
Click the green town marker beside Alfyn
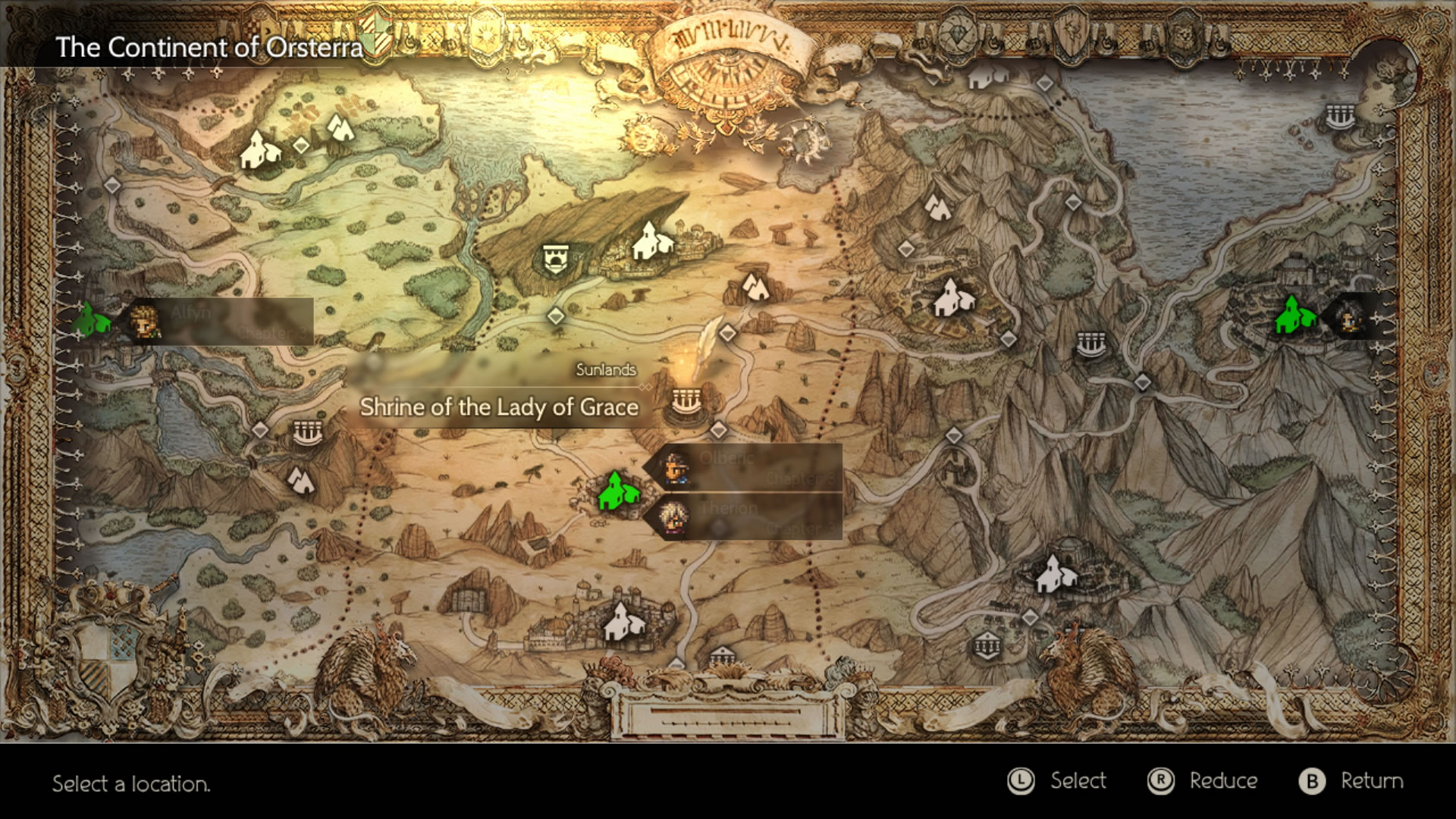[x=92, y=319]
